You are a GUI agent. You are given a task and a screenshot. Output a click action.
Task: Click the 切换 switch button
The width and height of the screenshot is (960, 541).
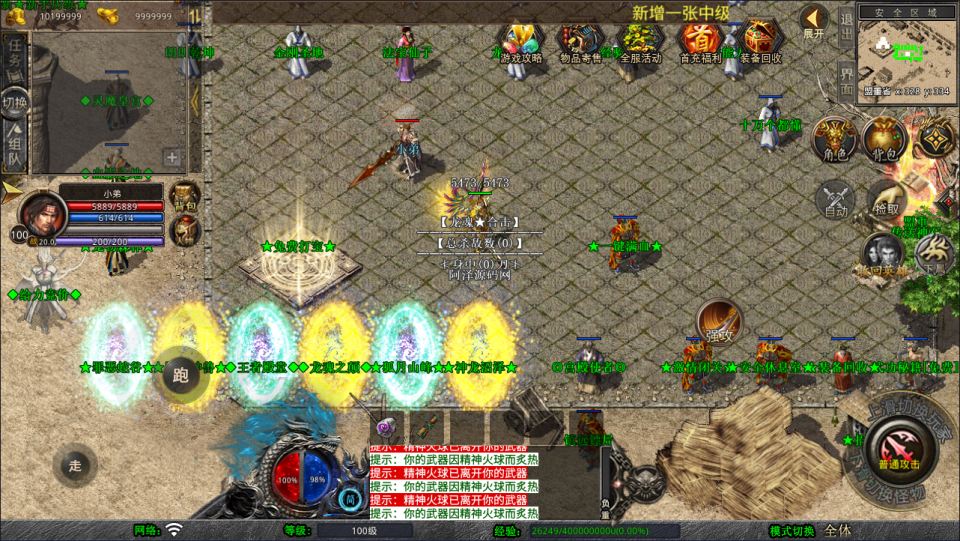(14, 101)
